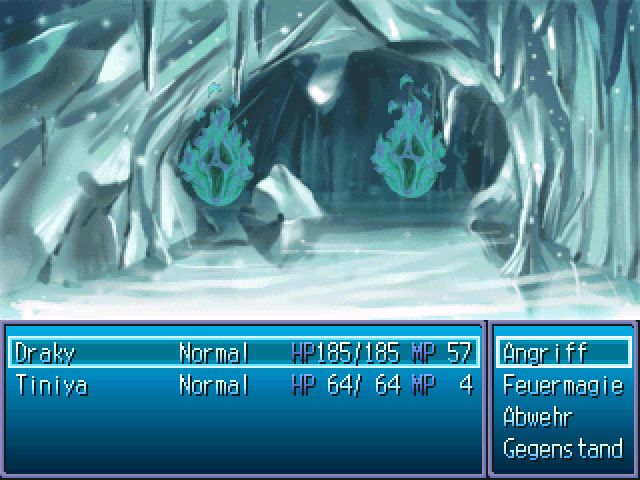Select party member Tiniya's row

click(243, 385)
